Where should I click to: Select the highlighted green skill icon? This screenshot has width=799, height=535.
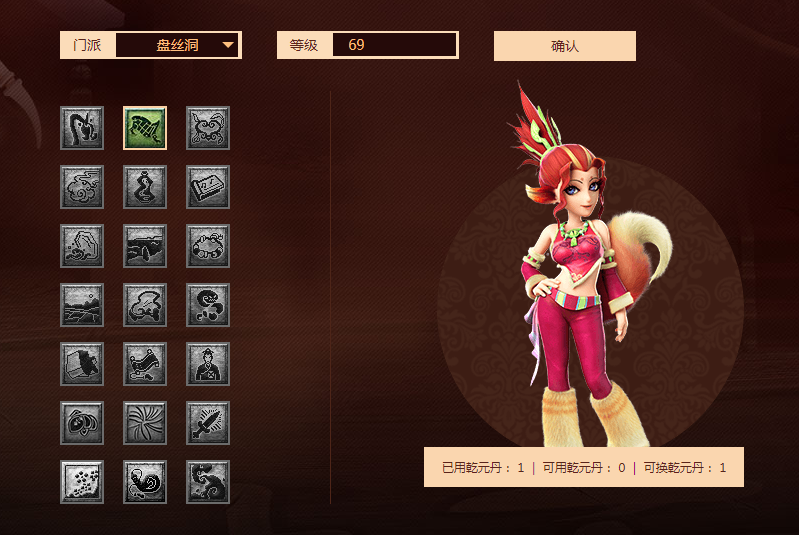tap(145, 128)
